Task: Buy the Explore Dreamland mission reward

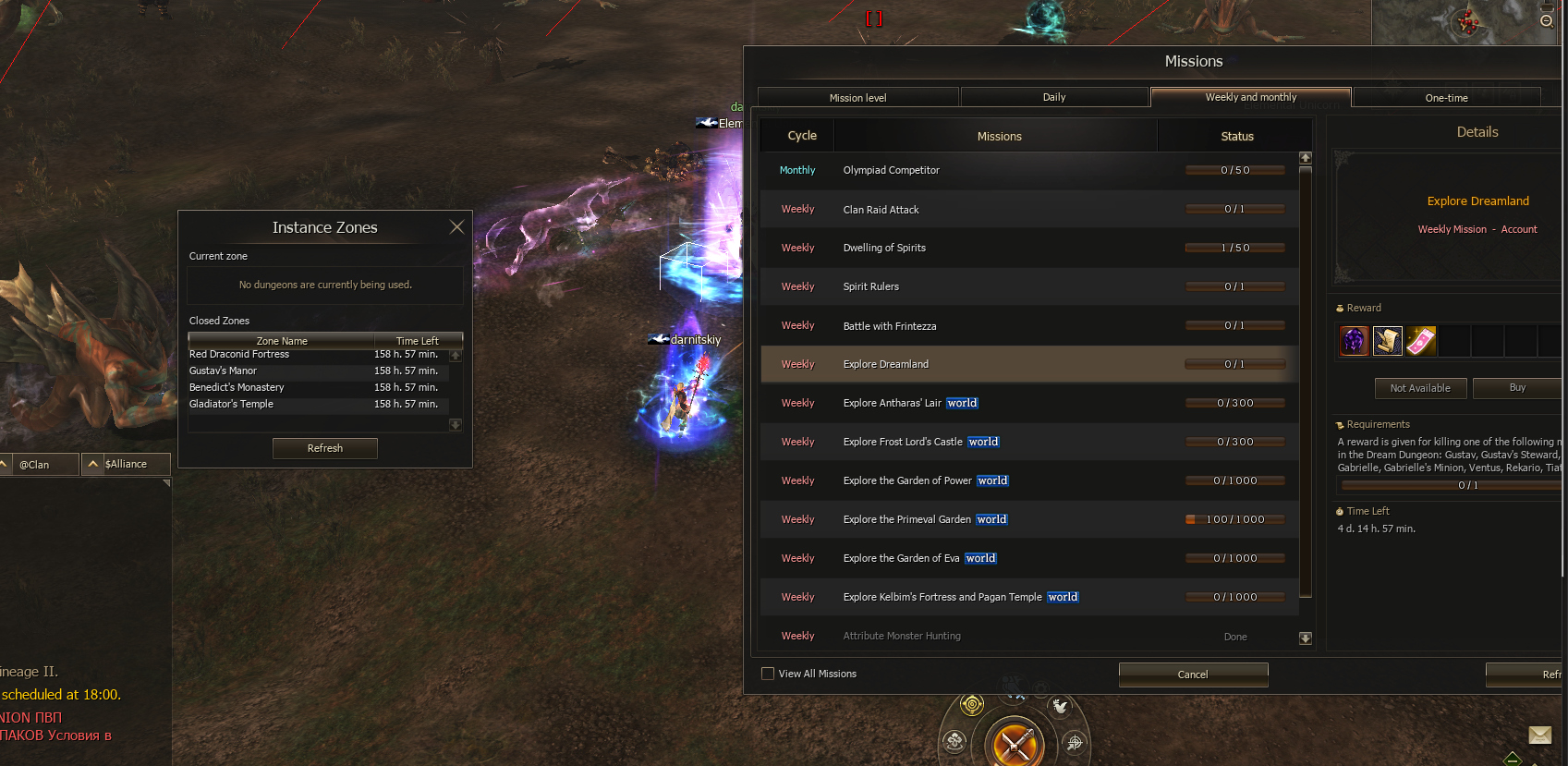Action: coord(1516,388)
